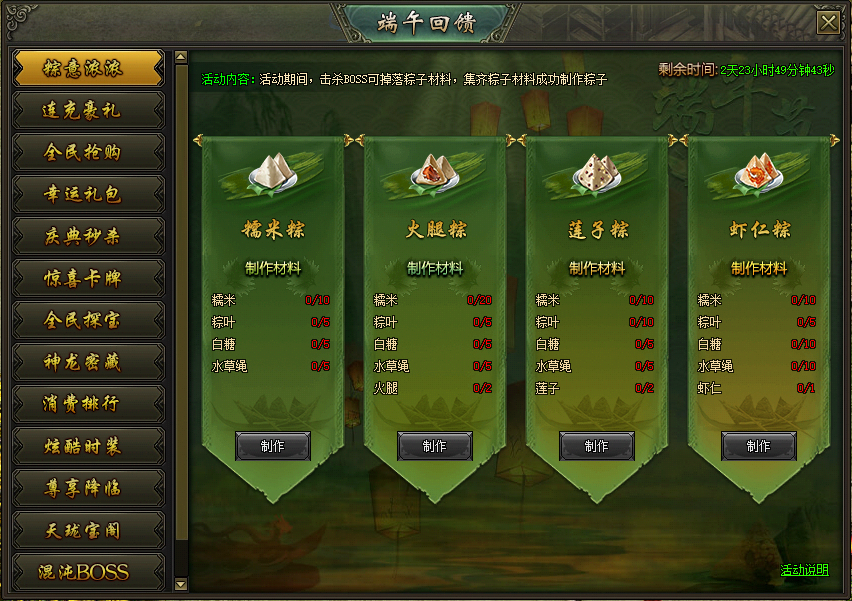Viewport: 852px width, 601px height.
Task: Show the 庆典秒杀 tab
Action: (x=88, y=236)
